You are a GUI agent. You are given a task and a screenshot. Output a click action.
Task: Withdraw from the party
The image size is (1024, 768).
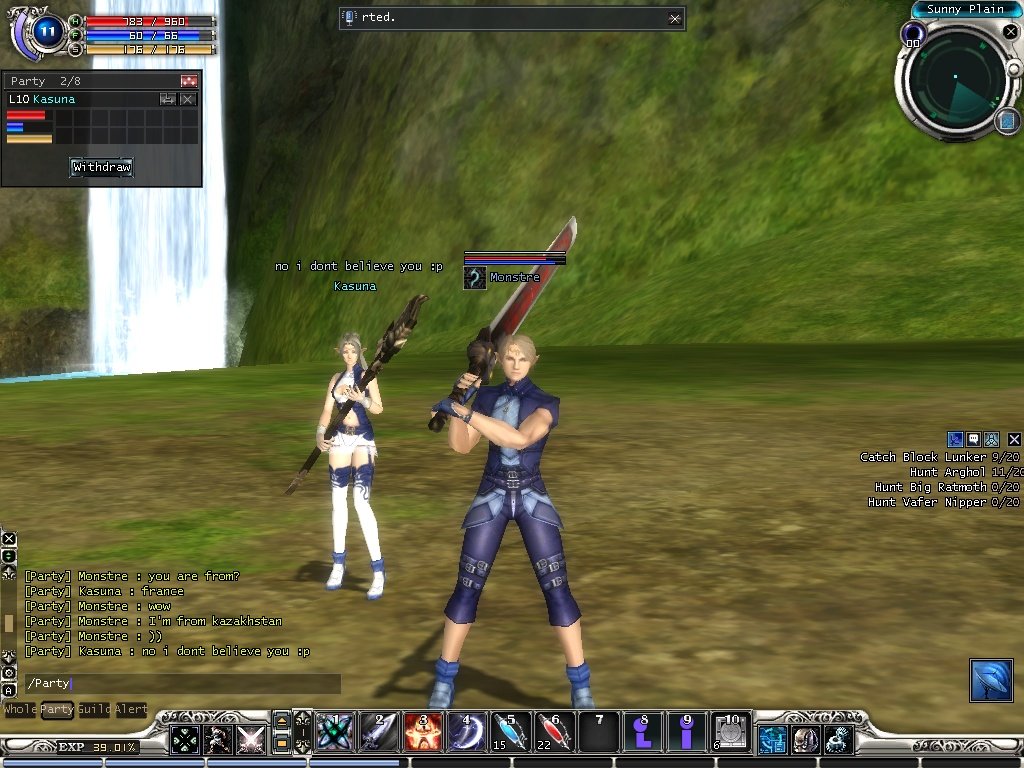[101, 167]
